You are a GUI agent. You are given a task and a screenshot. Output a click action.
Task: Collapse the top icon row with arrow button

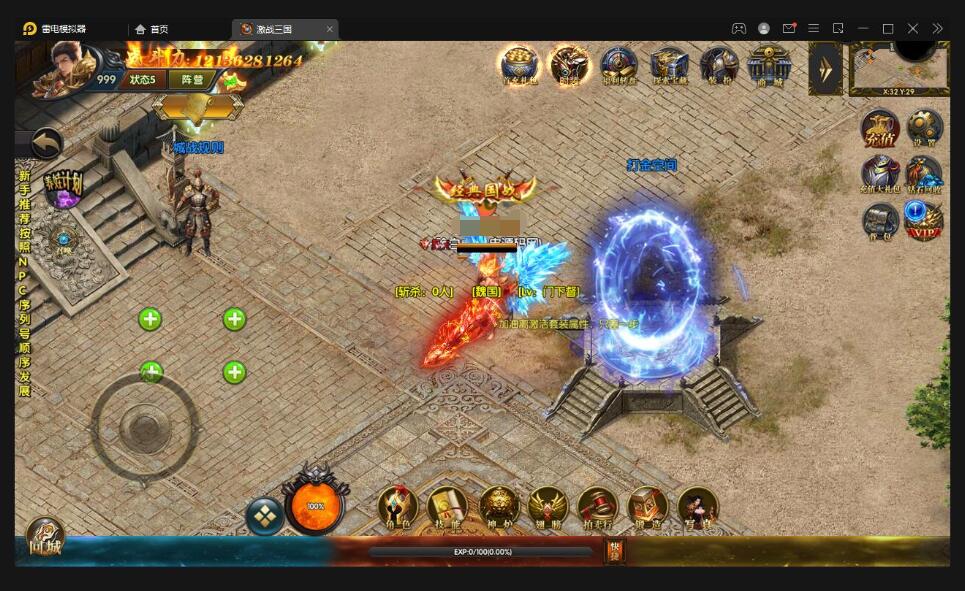pyautogui.click(x=826, y=68)
